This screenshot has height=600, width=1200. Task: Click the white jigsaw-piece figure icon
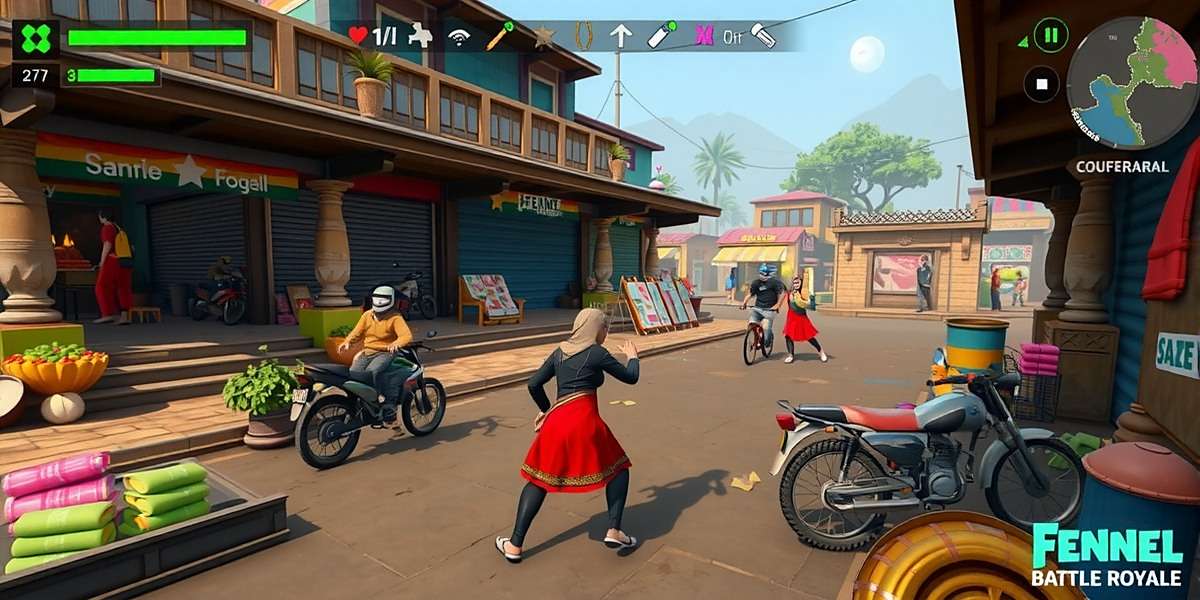[x=421, y=36]
